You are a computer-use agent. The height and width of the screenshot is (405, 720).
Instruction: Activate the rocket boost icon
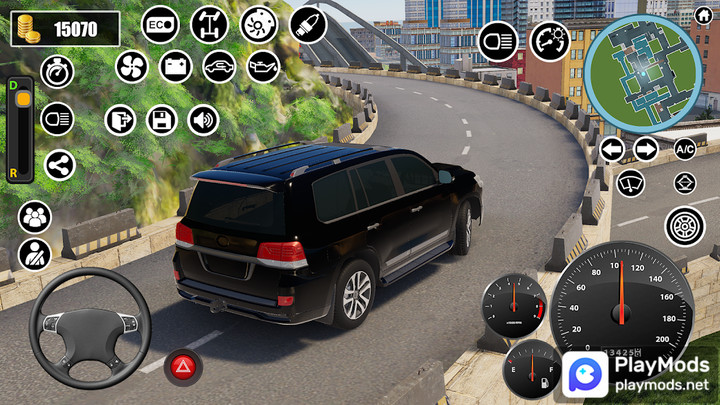click(x=308, y=24)
